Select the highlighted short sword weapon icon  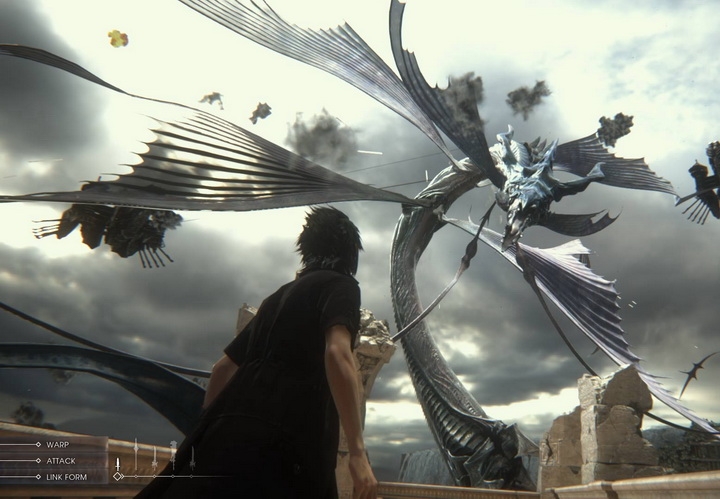117,464
